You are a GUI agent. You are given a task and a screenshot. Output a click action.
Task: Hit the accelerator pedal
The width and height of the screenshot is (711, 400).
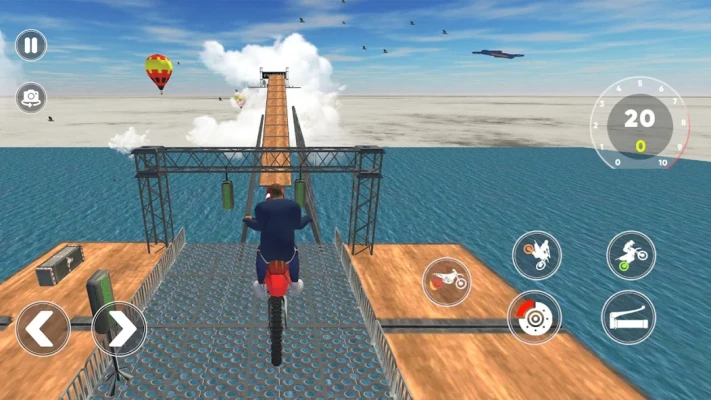[628, 317]
